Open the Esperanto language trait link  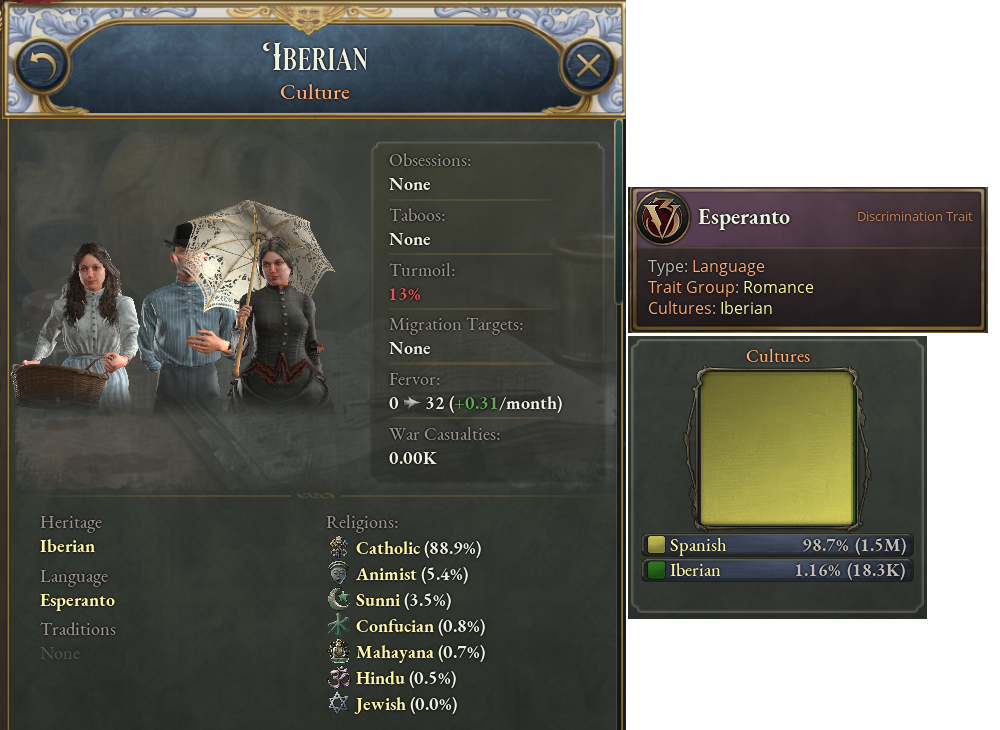pyautogui.click(x=77, y=601)
